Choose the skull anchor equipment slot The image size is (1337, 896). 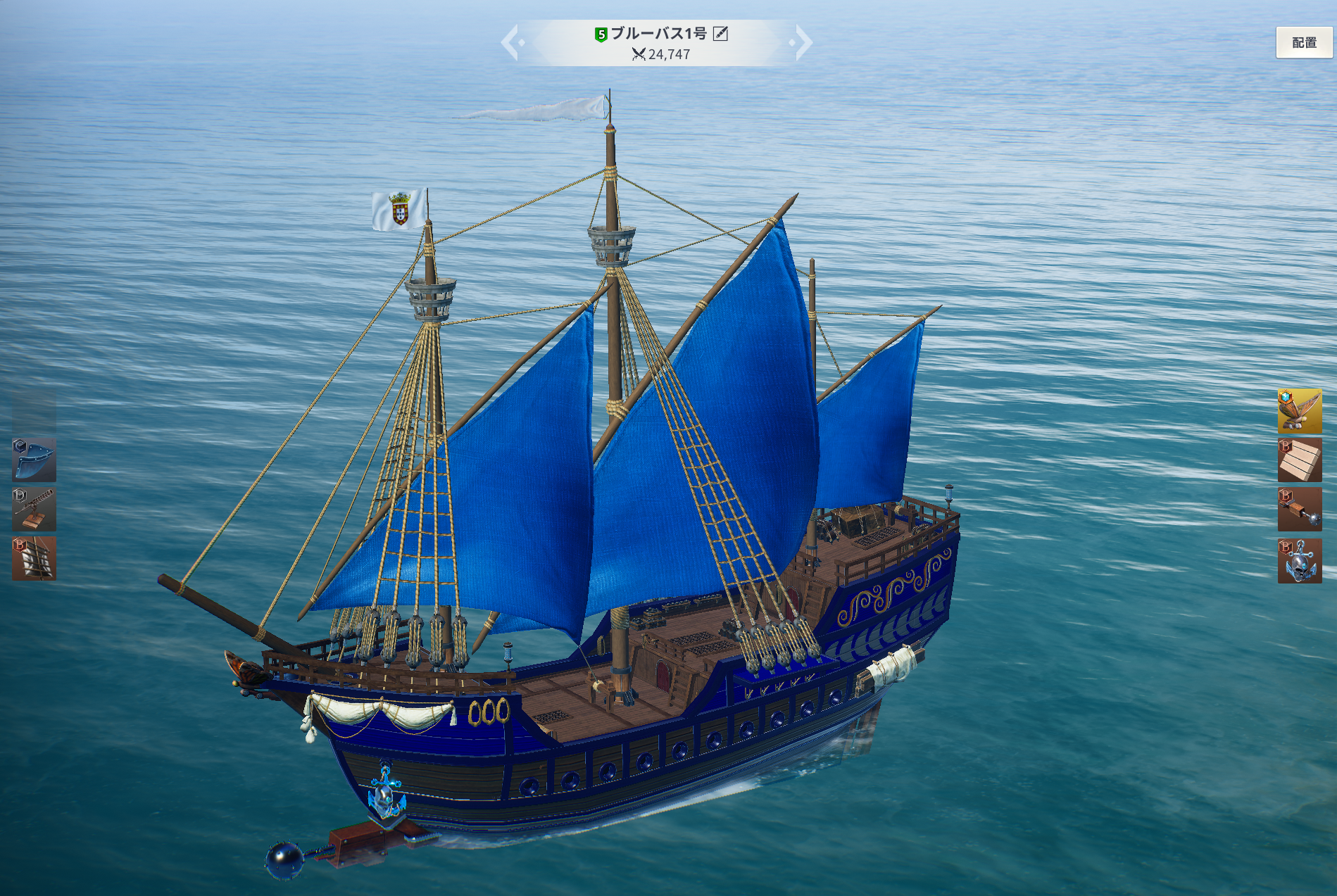1299,561
